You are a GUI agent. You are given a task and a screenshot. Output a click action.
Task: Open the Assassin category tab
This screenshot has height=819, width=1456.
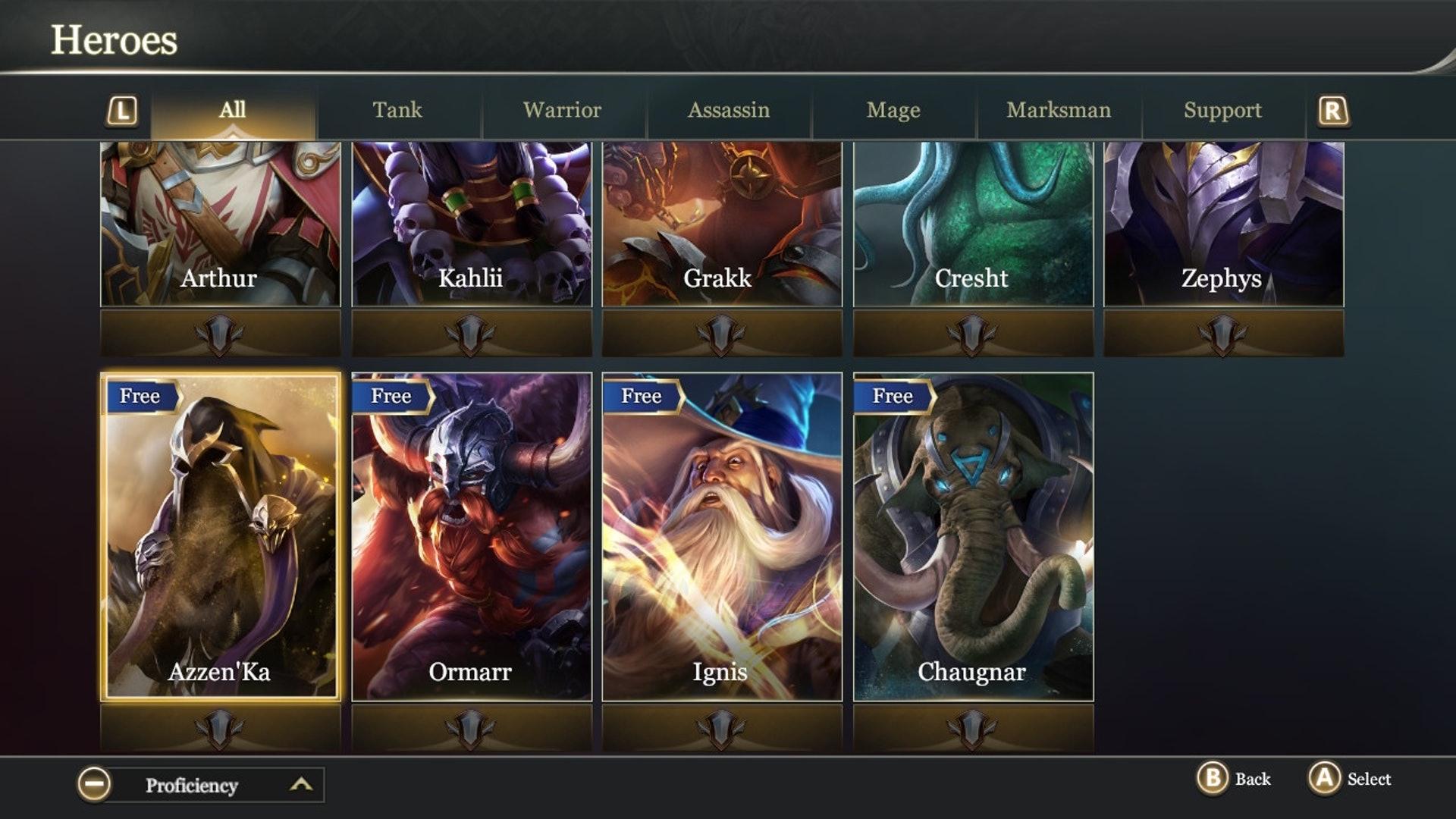[x=728, y=111]
